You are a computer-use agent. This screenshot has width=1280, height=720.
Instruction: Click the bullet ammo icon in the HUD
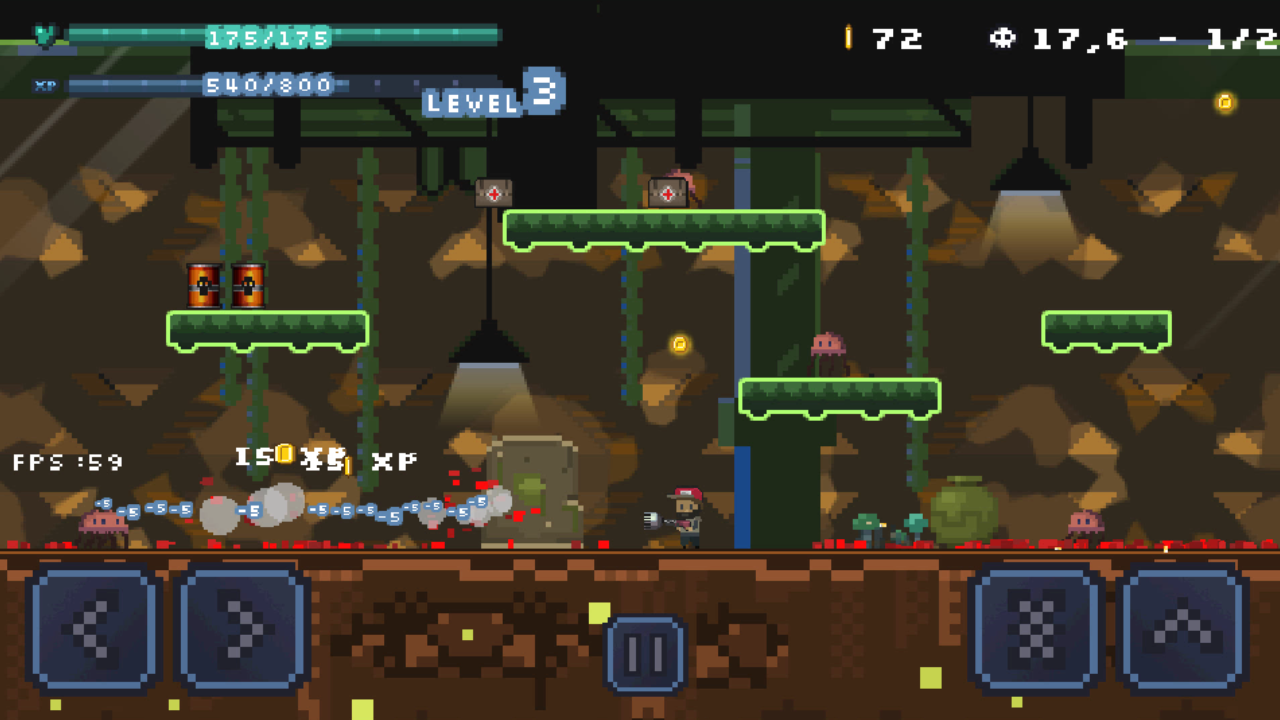849,38
